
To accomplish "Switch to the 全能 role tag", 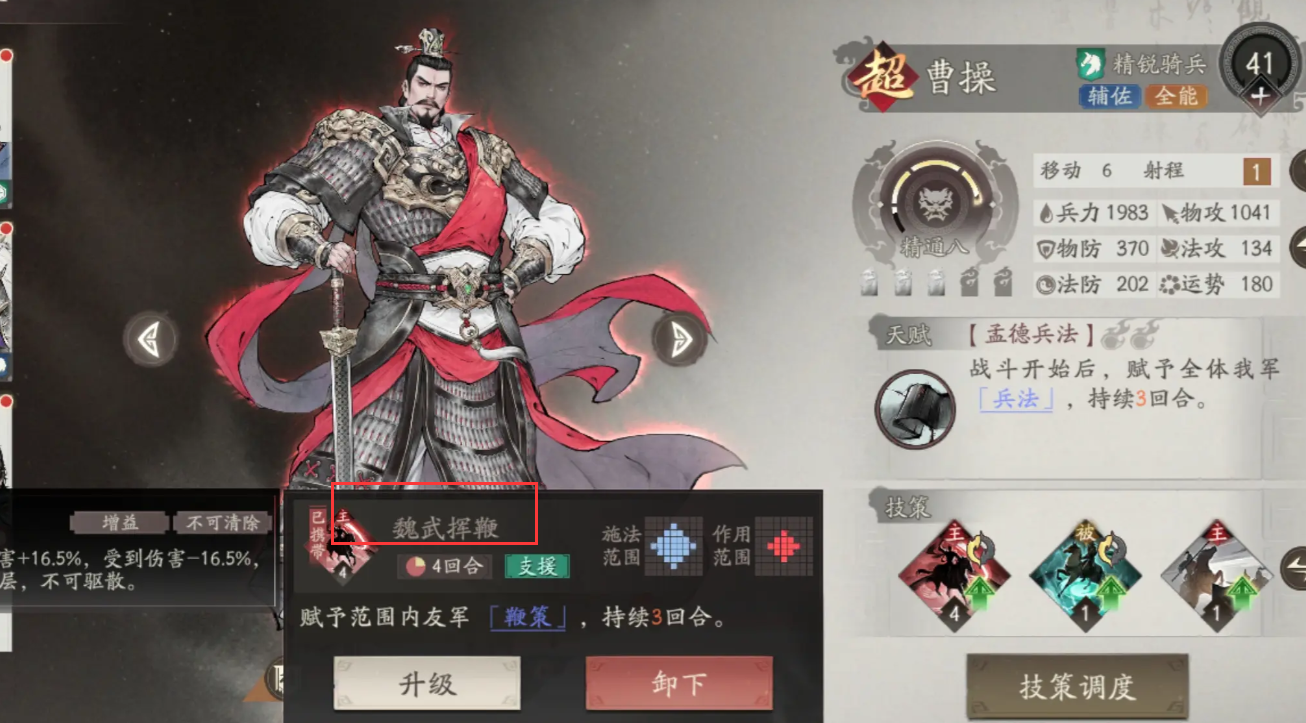I will tap(1177, 97).
